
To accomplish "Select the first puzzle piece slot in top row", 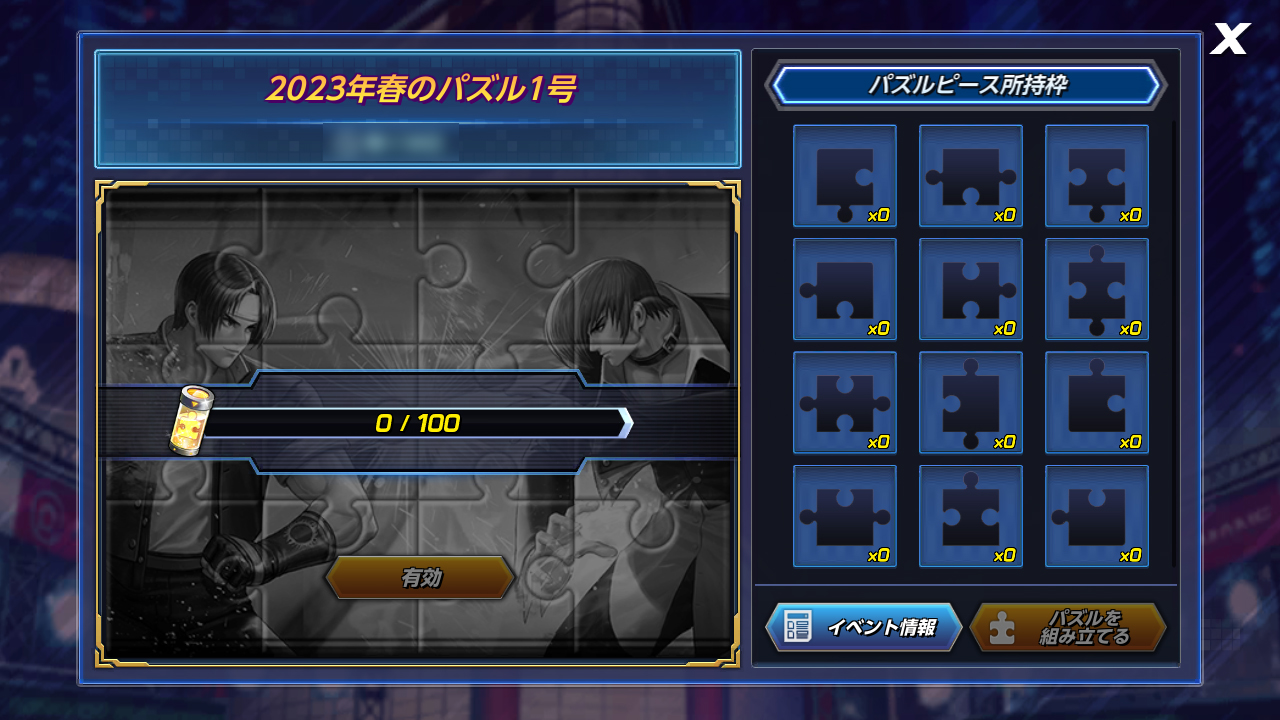I will click(x=845, y=175).
